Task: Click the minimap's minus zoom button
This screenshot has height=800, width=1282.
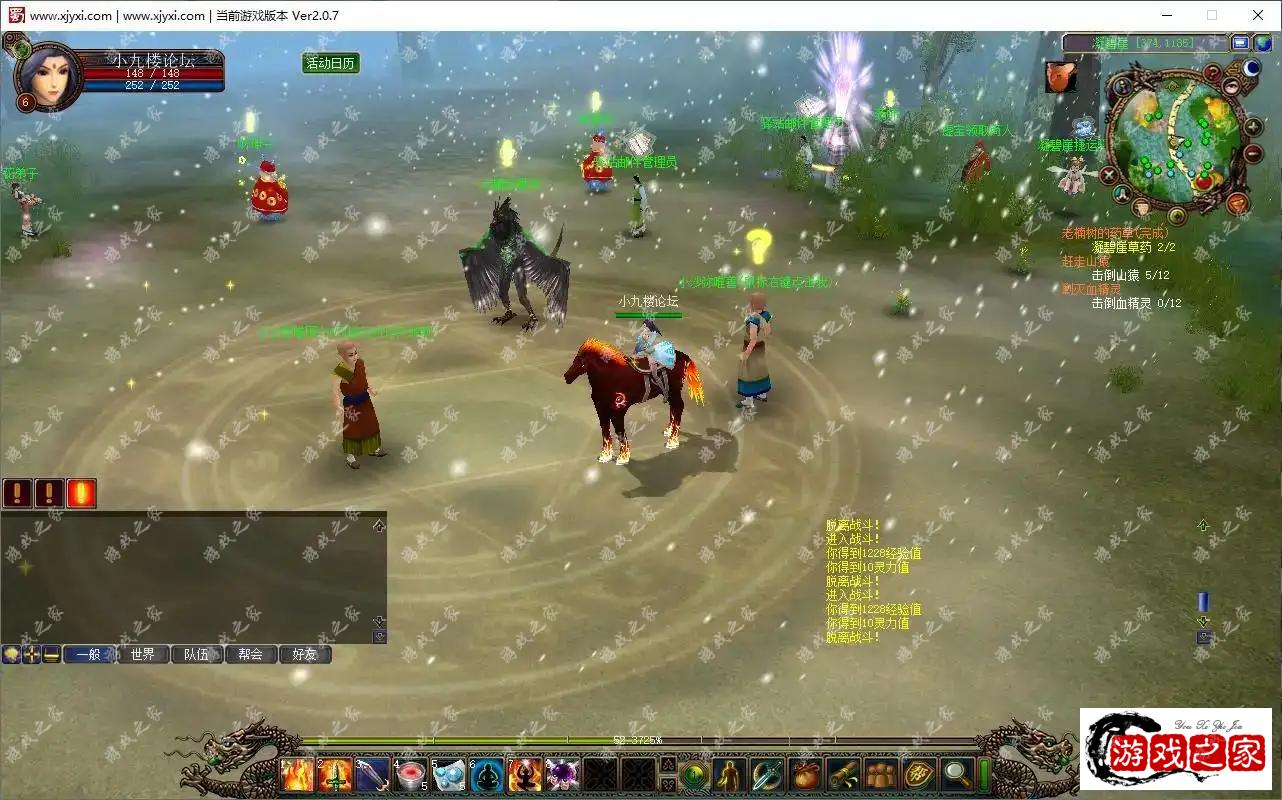Action: click(1253, 153)
